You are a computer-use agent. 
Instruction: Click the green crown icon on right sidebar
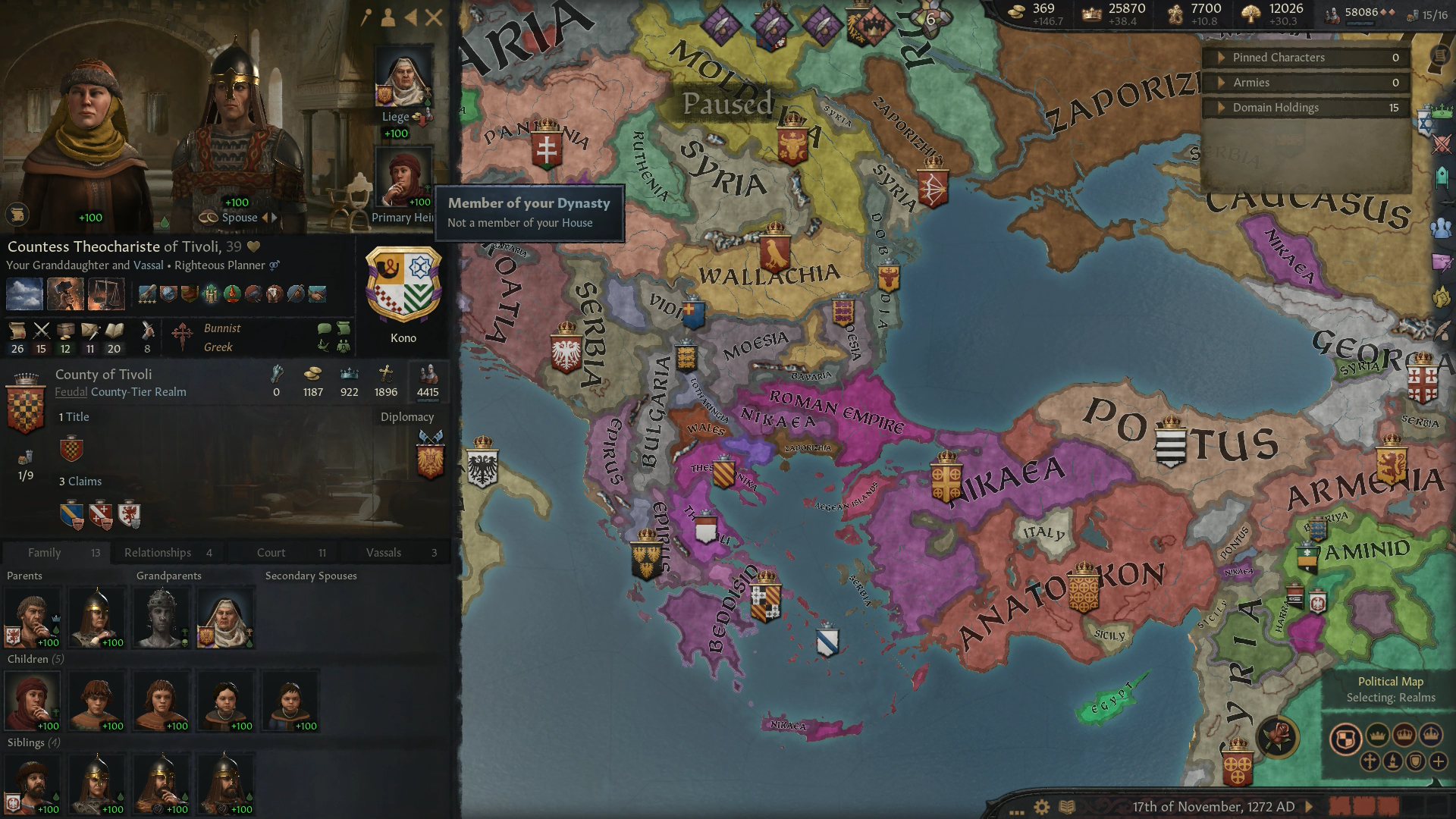[x=1443, y=111]
